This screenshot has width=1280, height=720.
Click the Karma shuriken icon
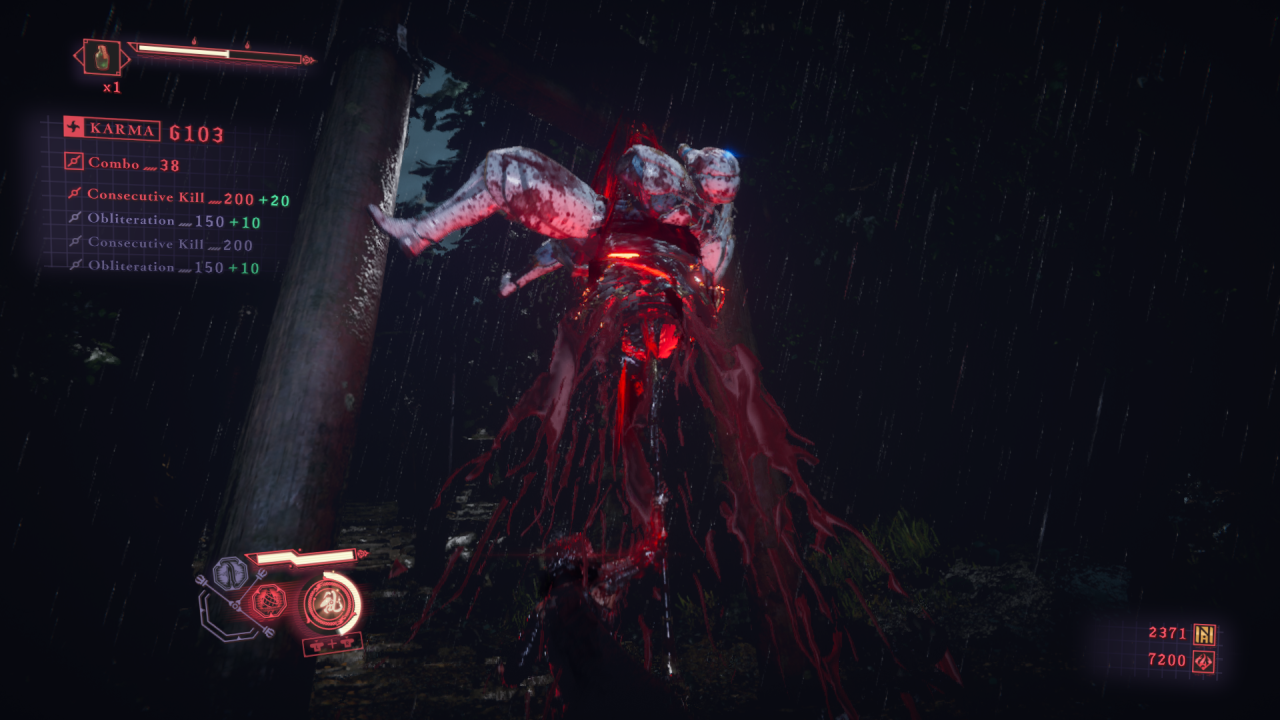point(74,128)
